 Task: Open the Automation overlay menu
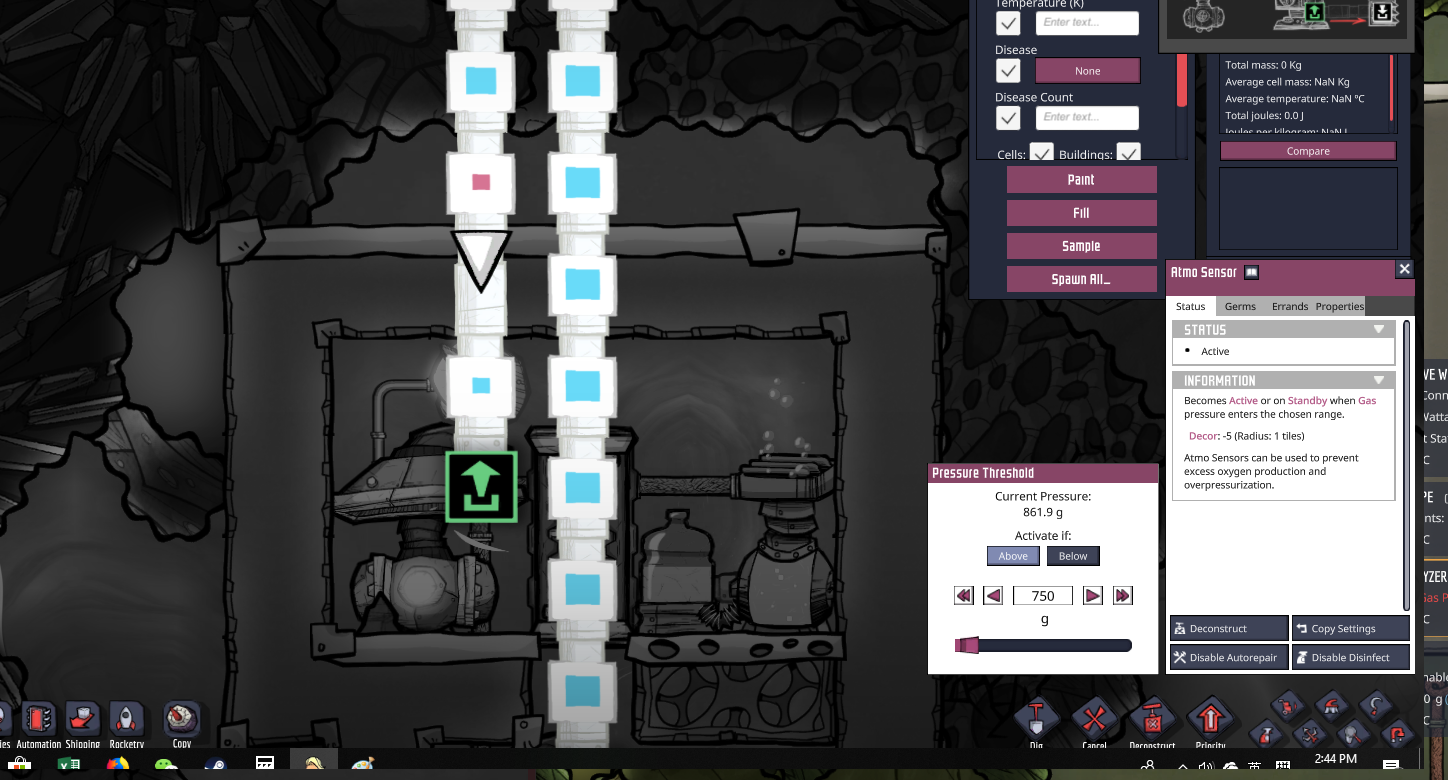click(37, 718)
